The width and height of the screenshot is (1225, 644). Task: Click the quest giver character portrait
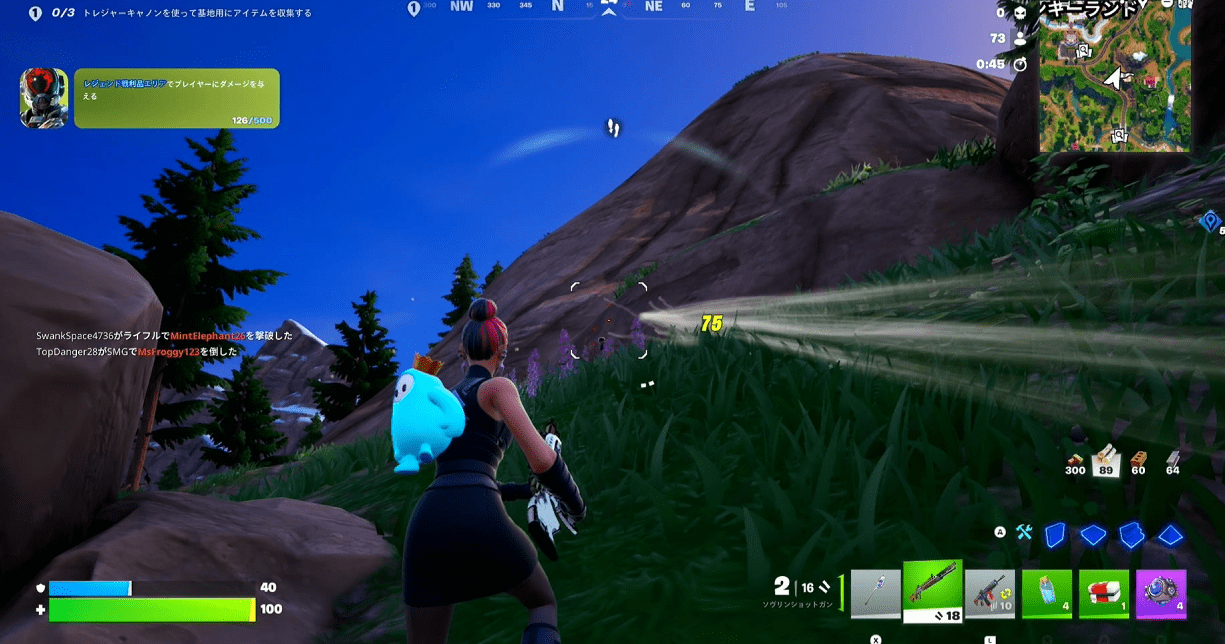point(44,98)
